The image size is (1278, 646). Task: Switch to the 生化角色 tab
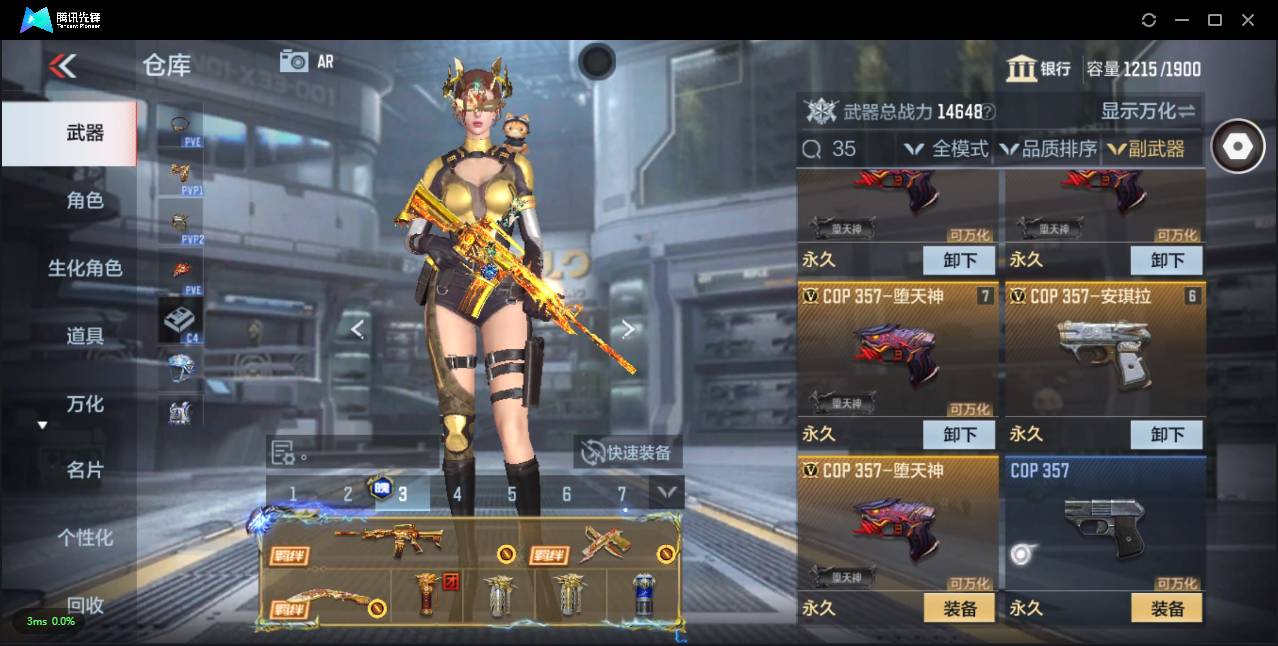coord(85,268)
